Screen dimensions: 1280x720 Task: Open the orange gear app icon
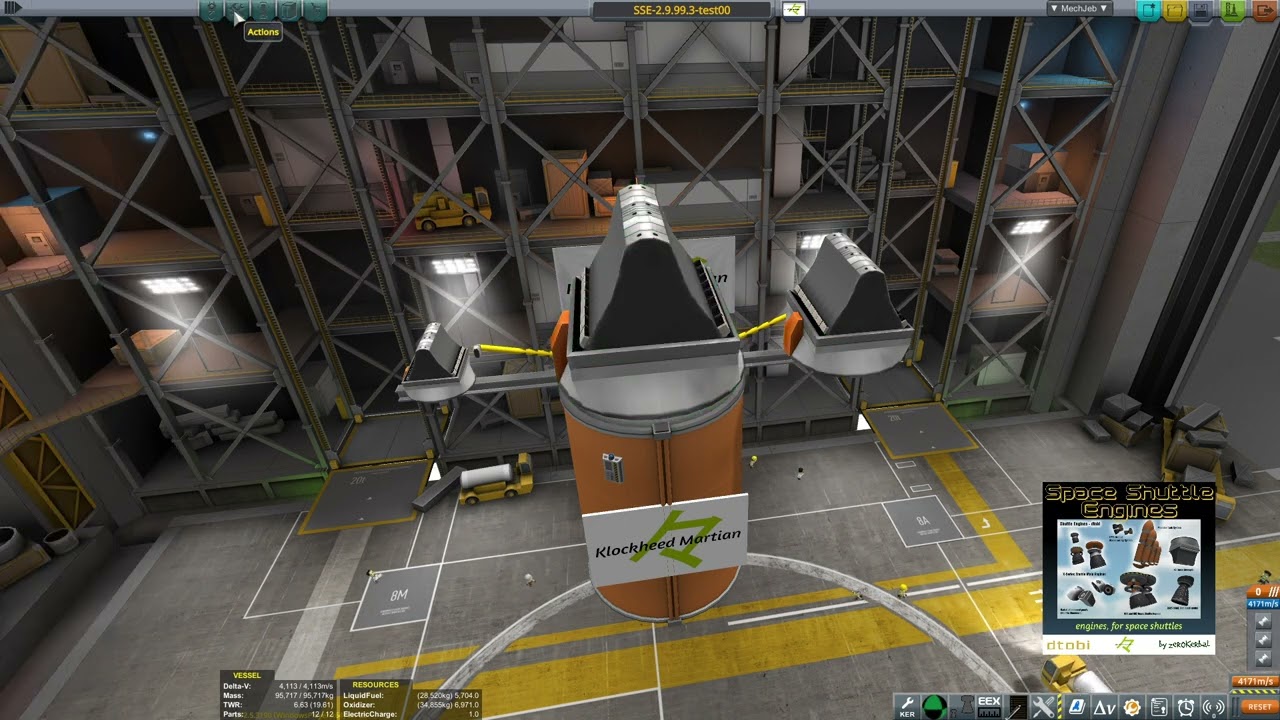[1132, 707]
